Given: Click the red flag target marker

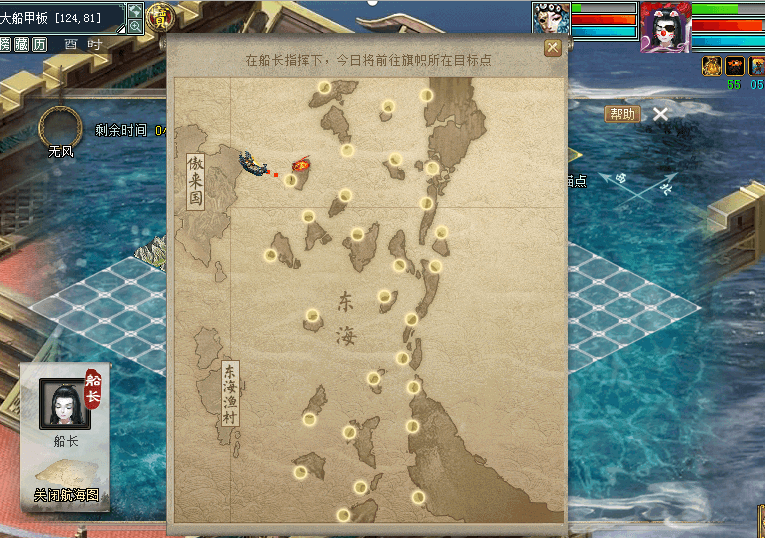Looking at the screenshot, I should 300,164.
